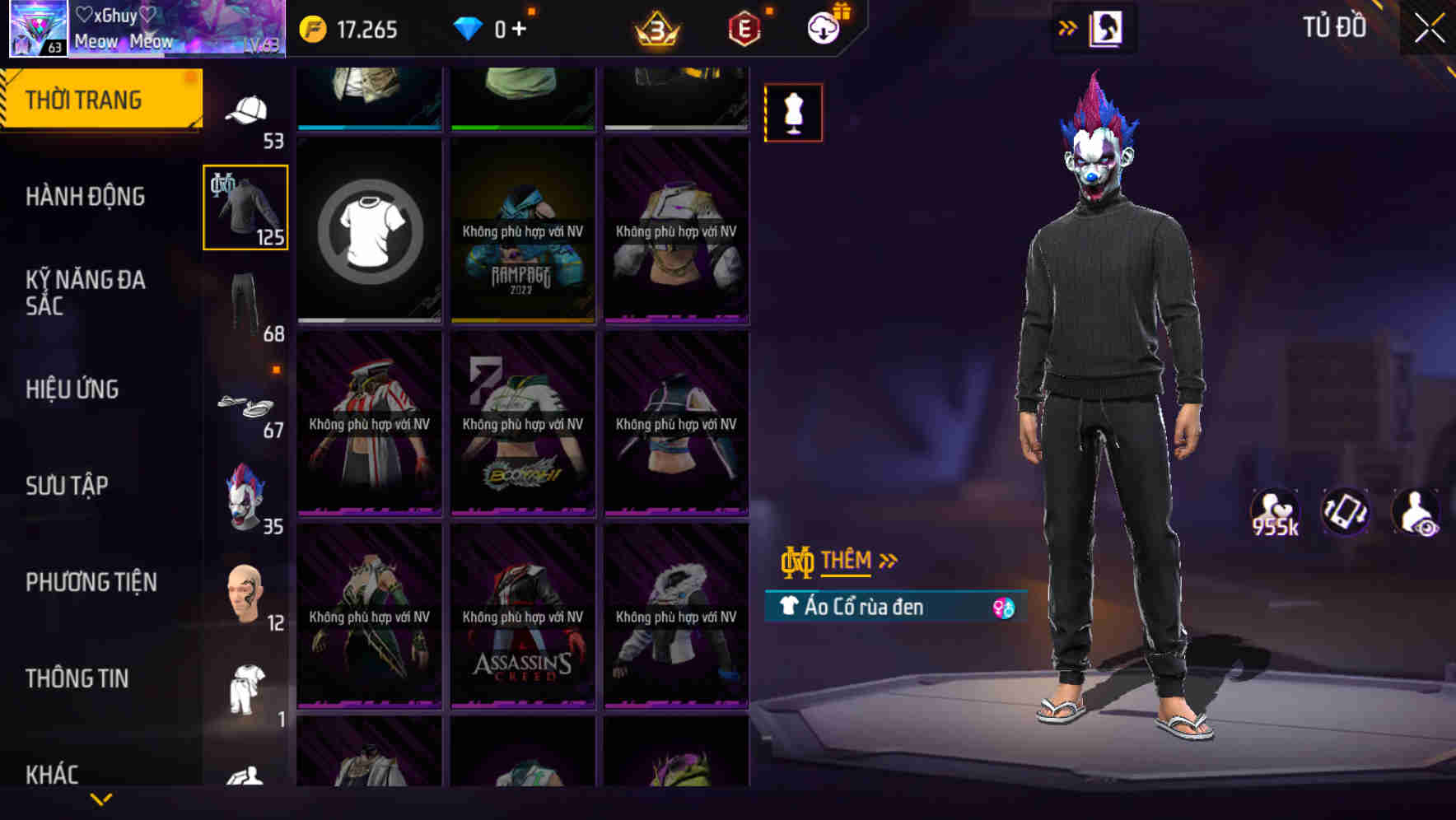Viewport: 1456px width, 820px height.
Task: Expand sidebar with bottom chevron arrow
Action: point(101,799)
